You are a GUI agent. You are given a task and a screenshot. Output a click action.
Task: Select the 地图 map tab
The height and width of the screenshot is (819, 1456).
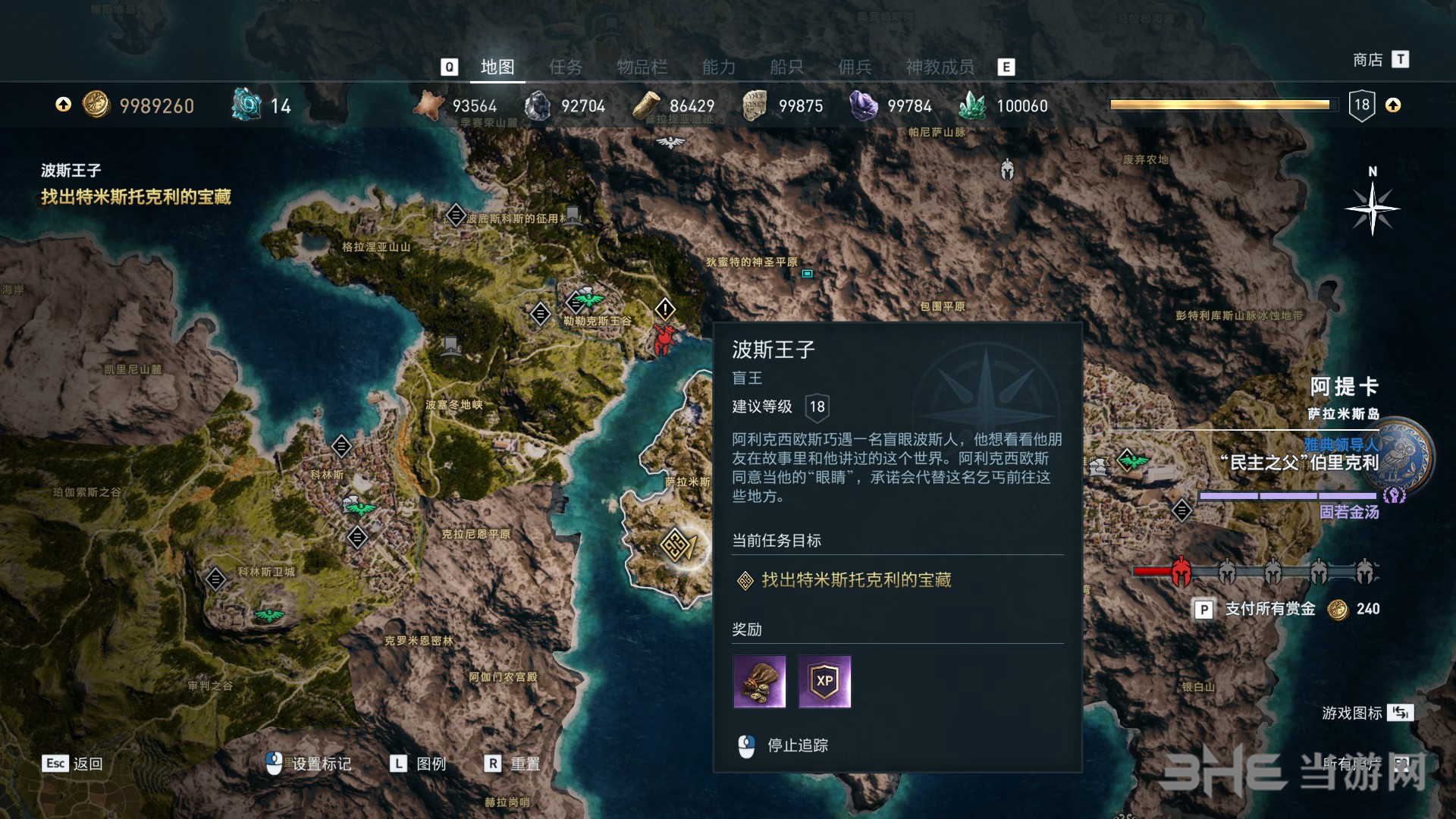coord(497,67)
